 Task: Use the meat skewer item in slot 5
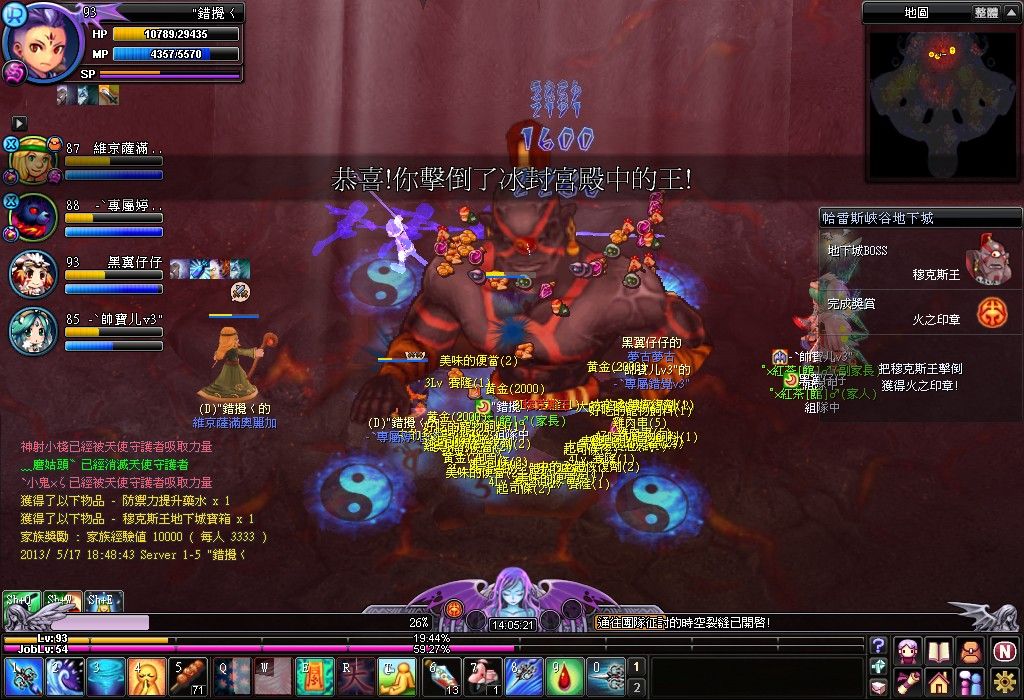coord(187,676)
